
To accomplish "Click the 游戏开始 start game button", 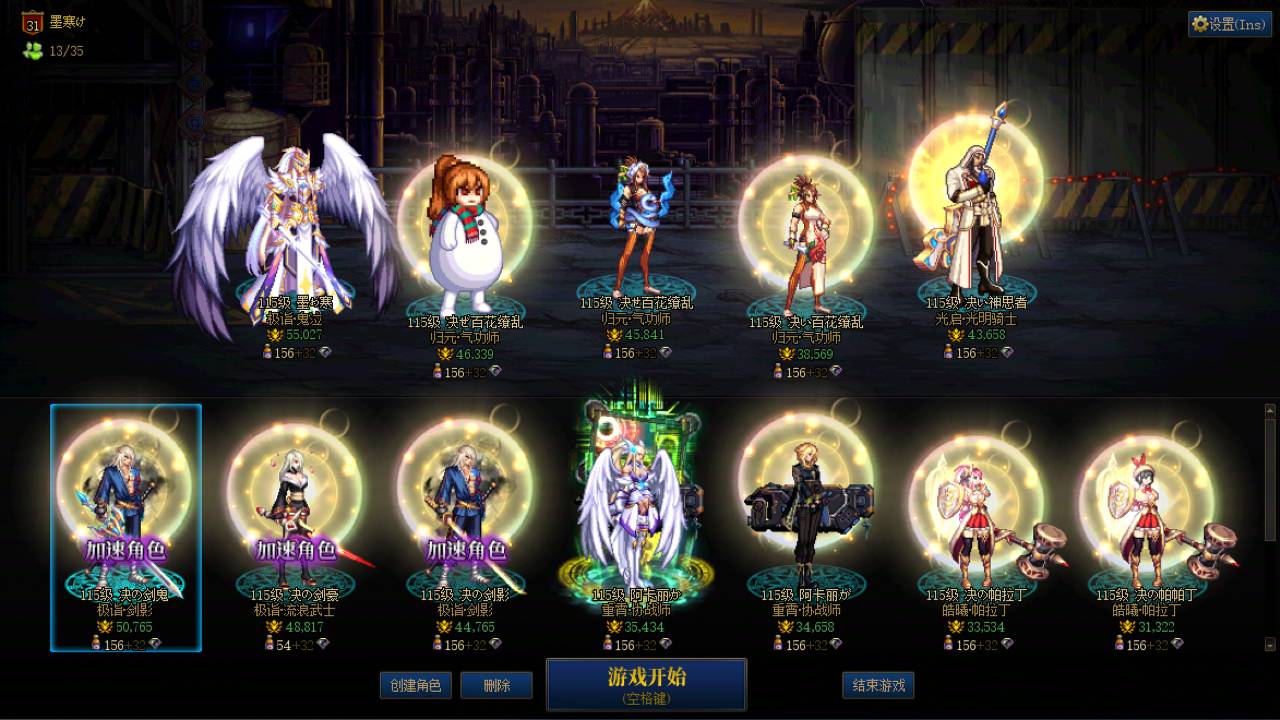I will coord(644,685).
